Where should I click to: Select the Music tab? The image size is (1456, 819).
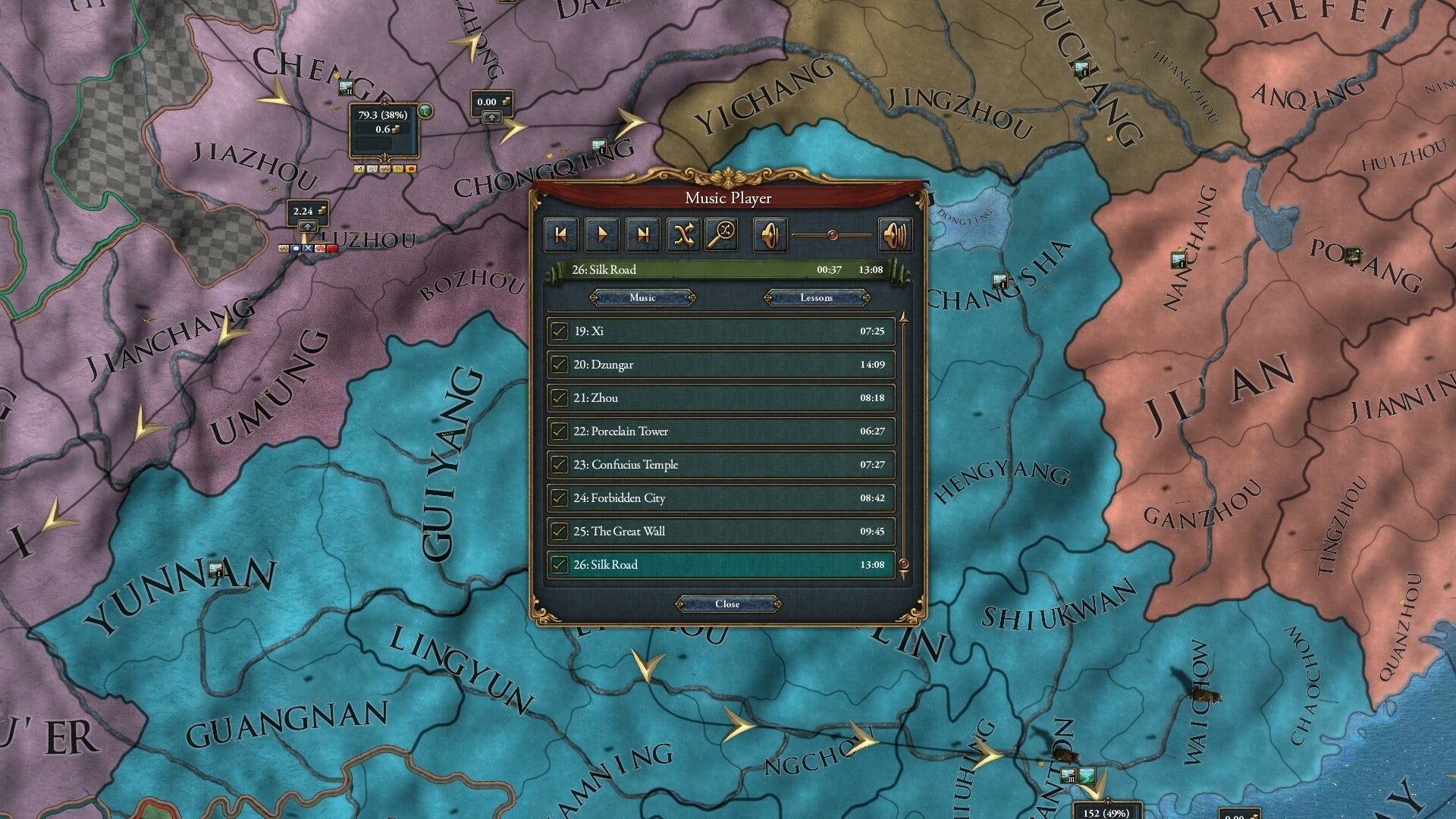coord(644,297)
